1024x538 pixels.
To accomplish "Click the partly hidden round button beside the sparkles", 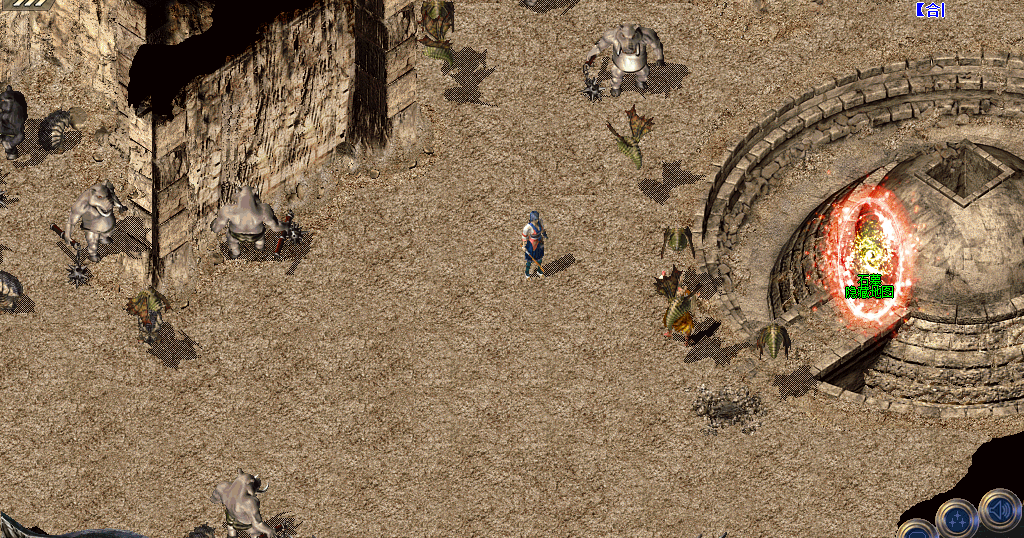I will (916, 530).
